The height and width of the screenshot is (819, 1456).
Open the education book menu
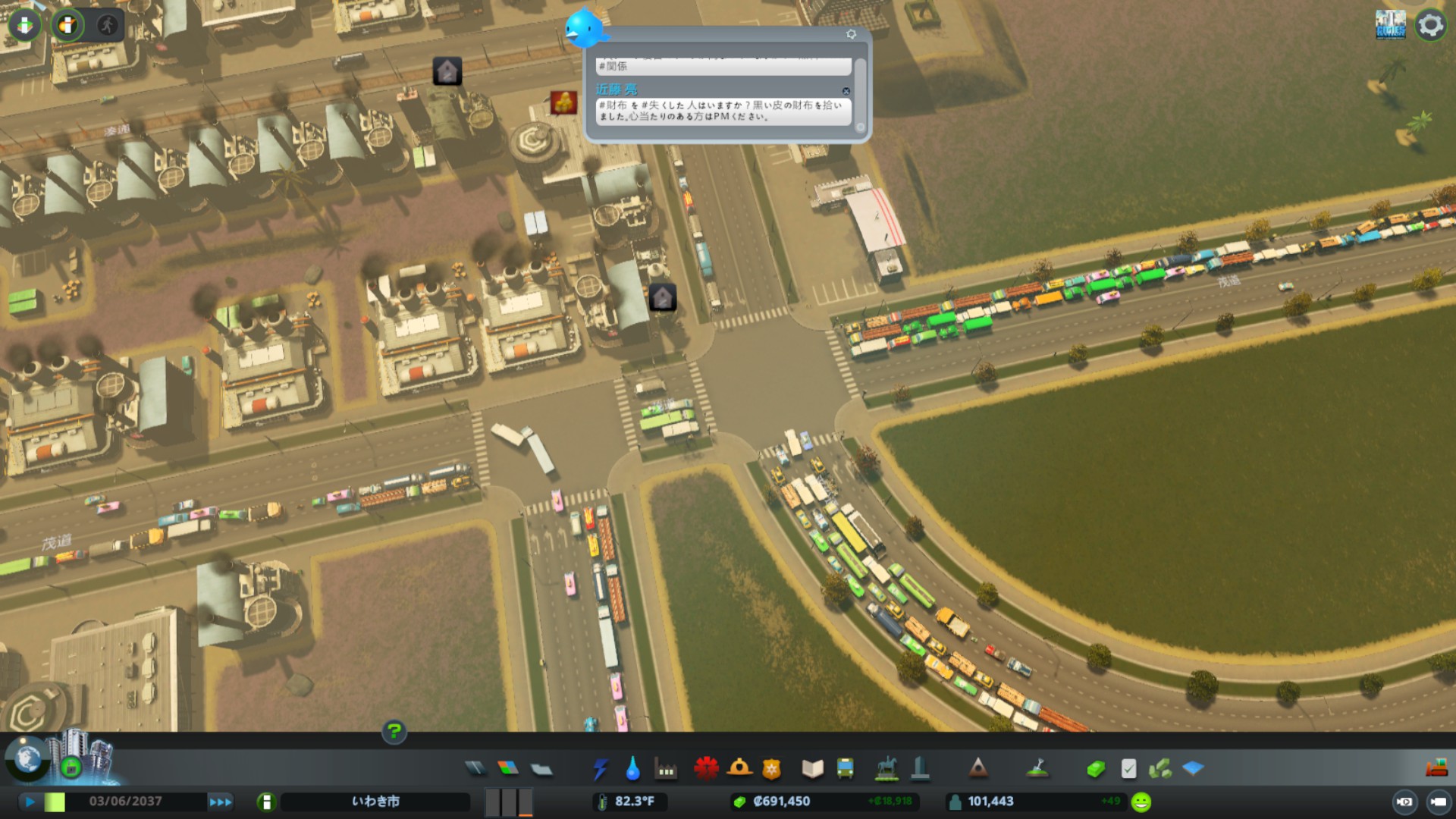[812, 769]
